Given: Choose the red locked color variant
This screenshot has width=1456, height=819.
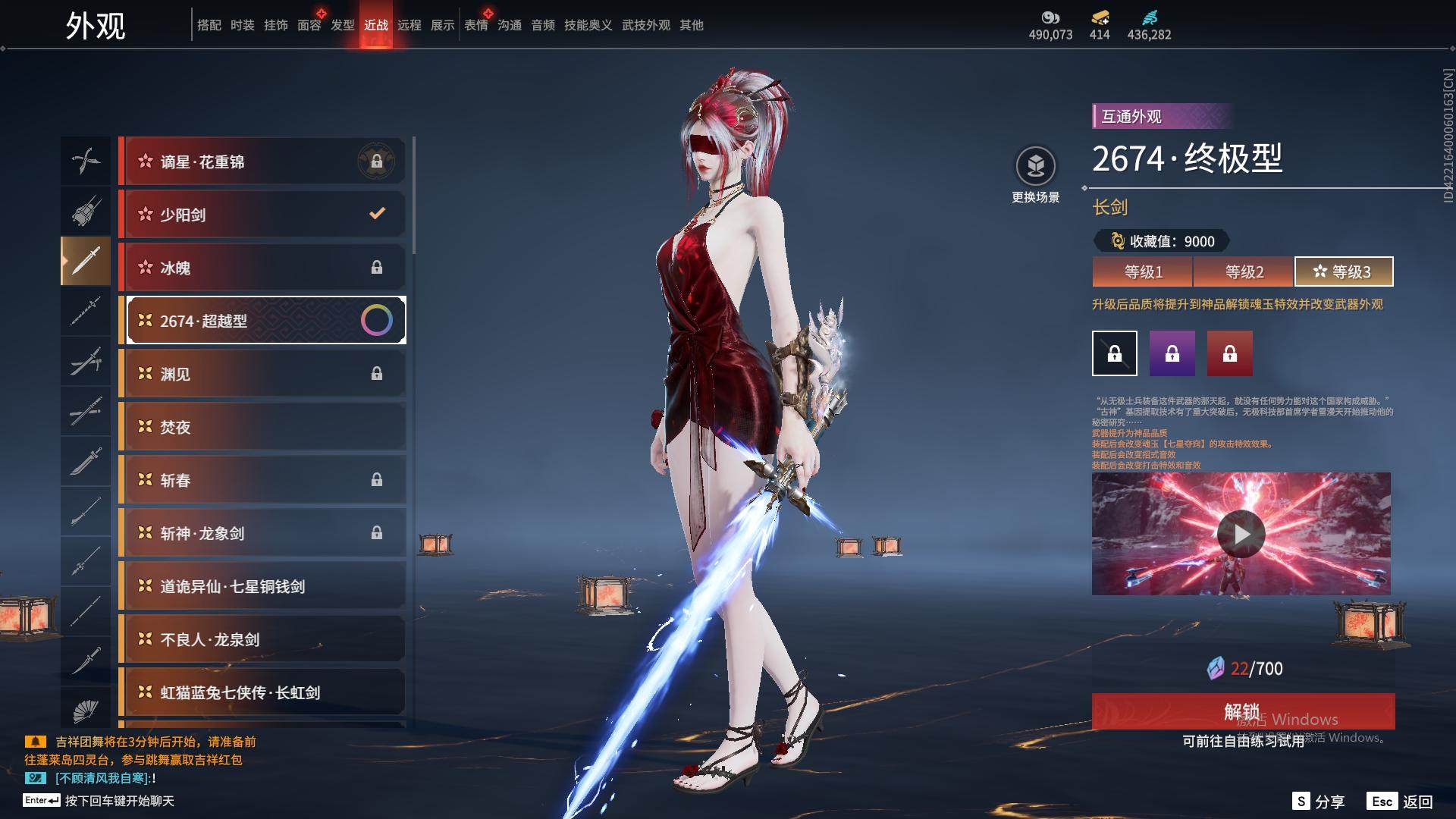Looking at the screenshot, I should coord(1230,353).
